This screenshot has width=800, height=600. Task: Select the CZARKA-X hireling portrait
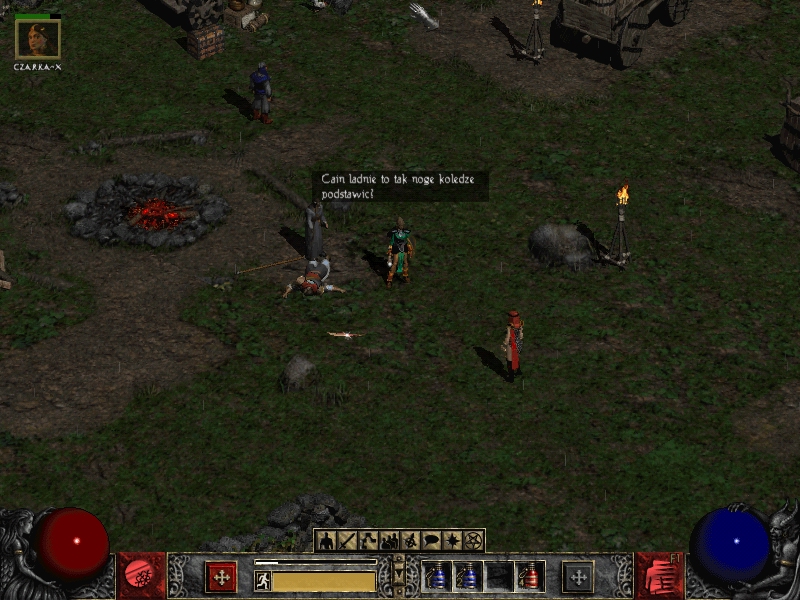coord(38,39)
